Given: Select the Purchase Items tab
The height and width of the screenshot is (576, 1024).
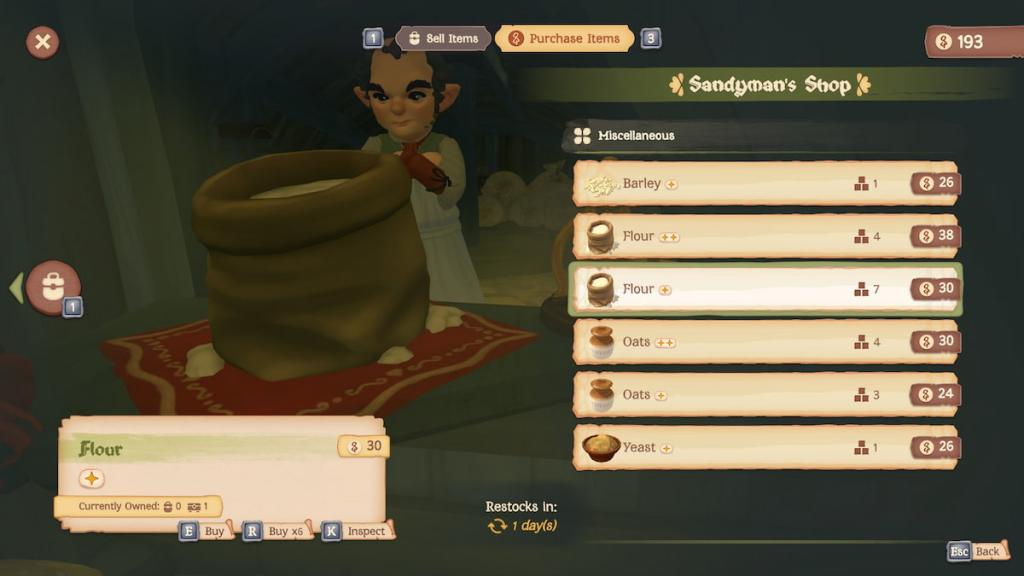Looking at the screenshot, I should [565, 39].
